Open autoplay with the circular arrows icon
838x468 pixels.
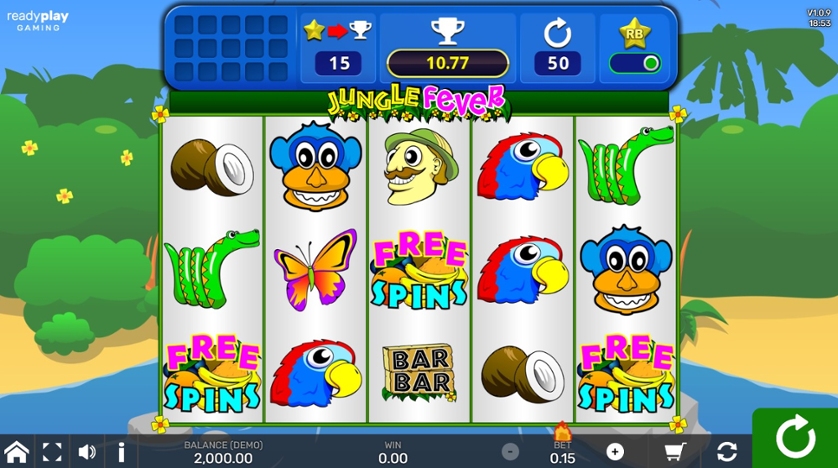coord(727,452)
